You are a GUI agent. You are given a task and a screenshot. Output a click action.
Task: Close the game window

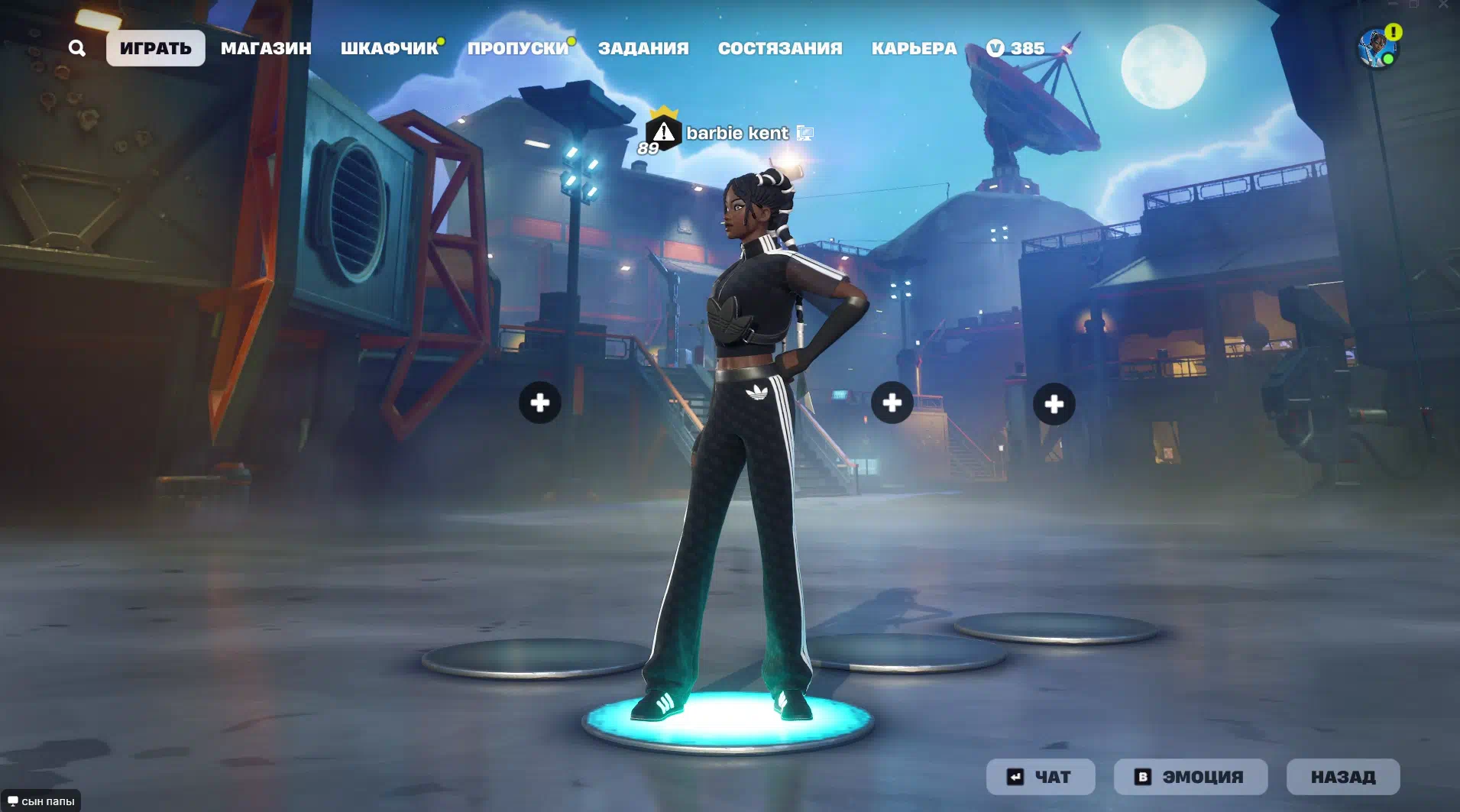tap(1444, 5)
